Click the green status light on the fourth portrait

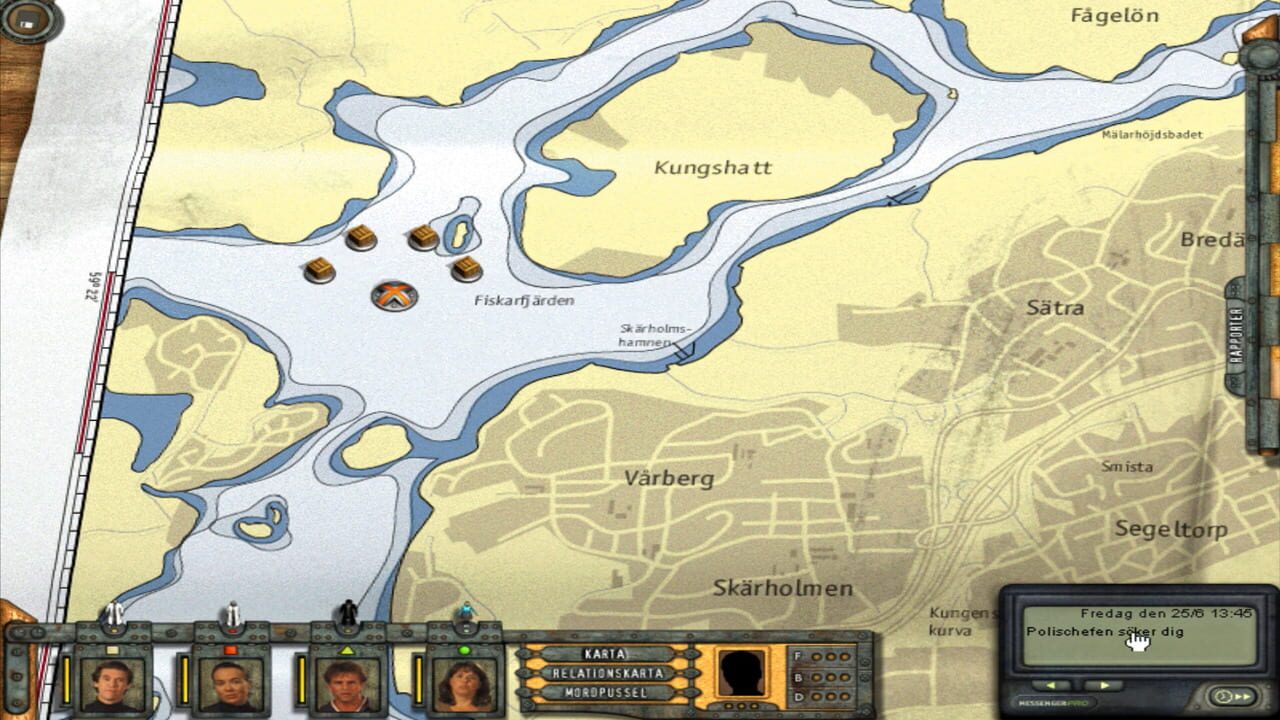[x=465, y=650]
